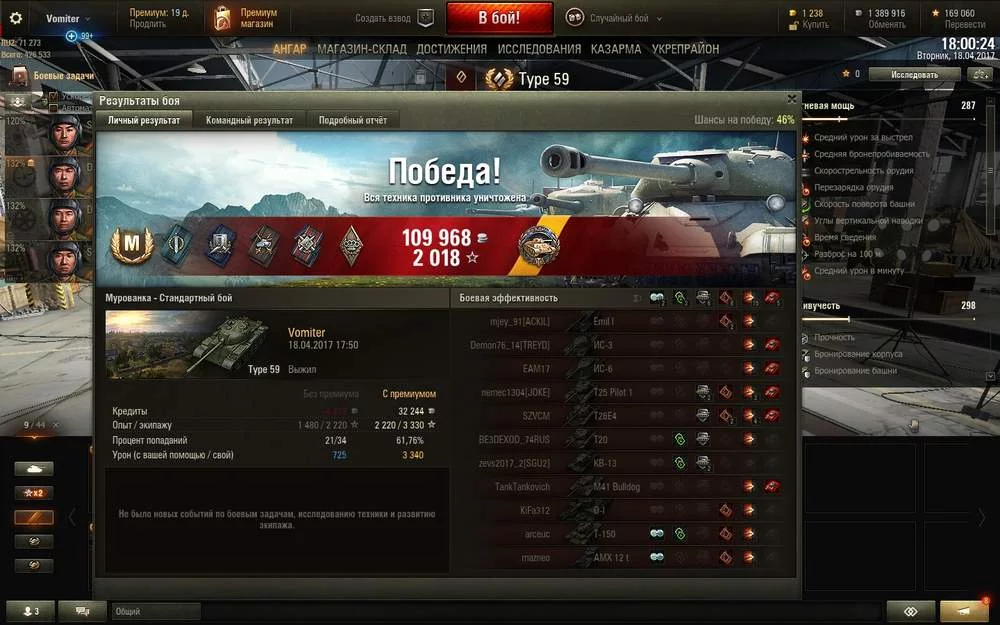
Task: Click the Создать взвод button
Action: click(x=395, y=18)
